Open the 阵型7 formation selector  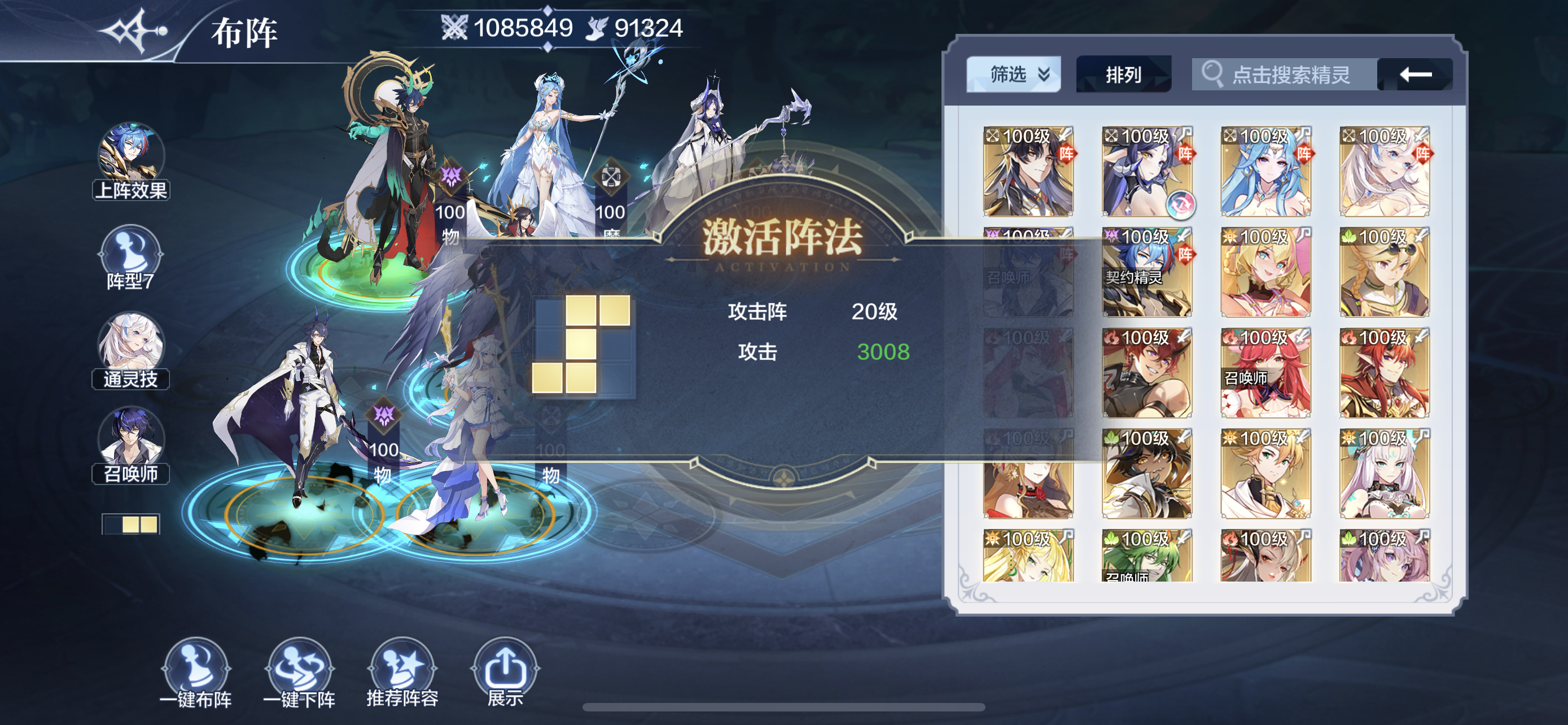pos(131,257)
